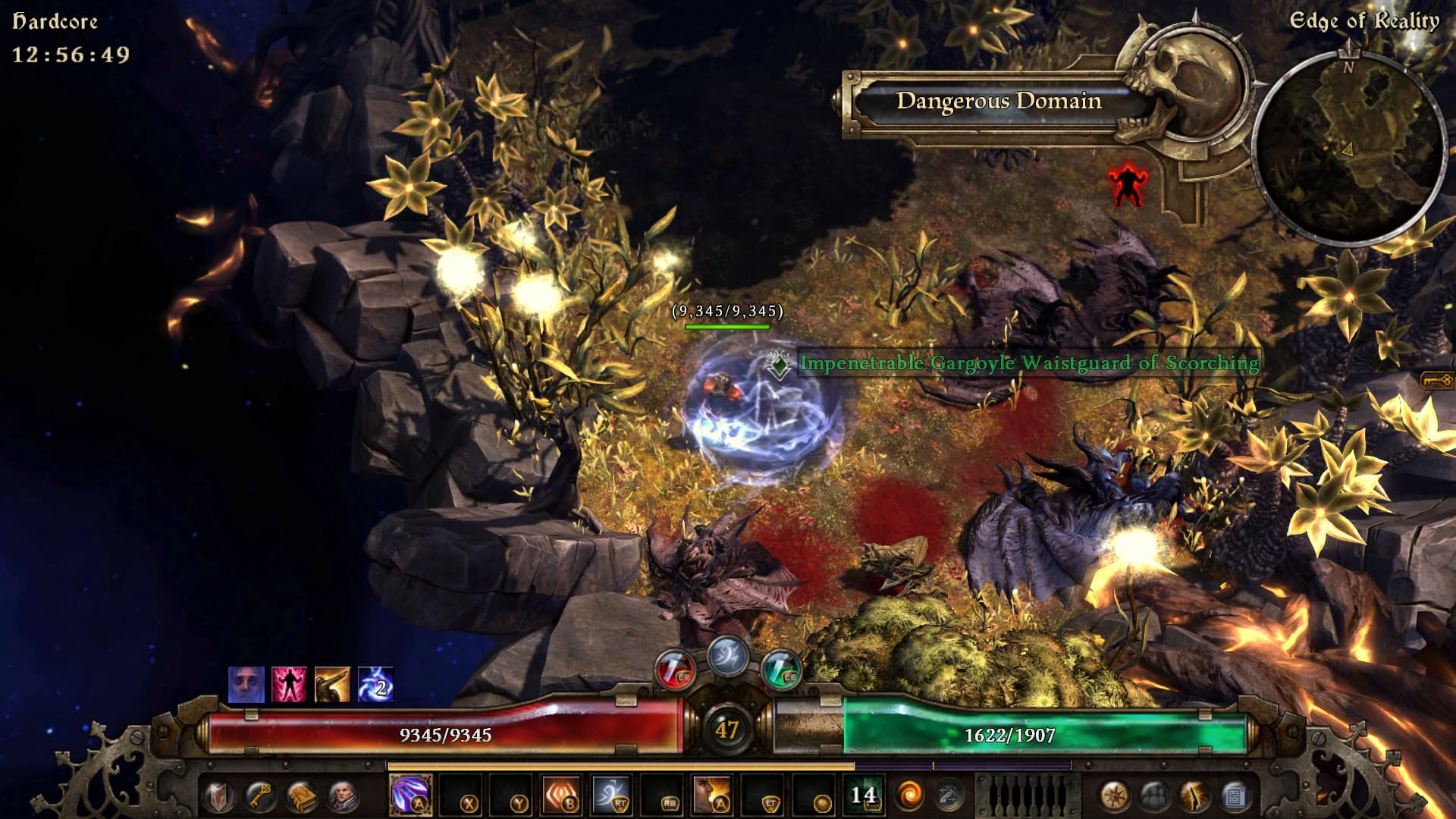Use the orange shield aura skill

click(x=561, y=795)
